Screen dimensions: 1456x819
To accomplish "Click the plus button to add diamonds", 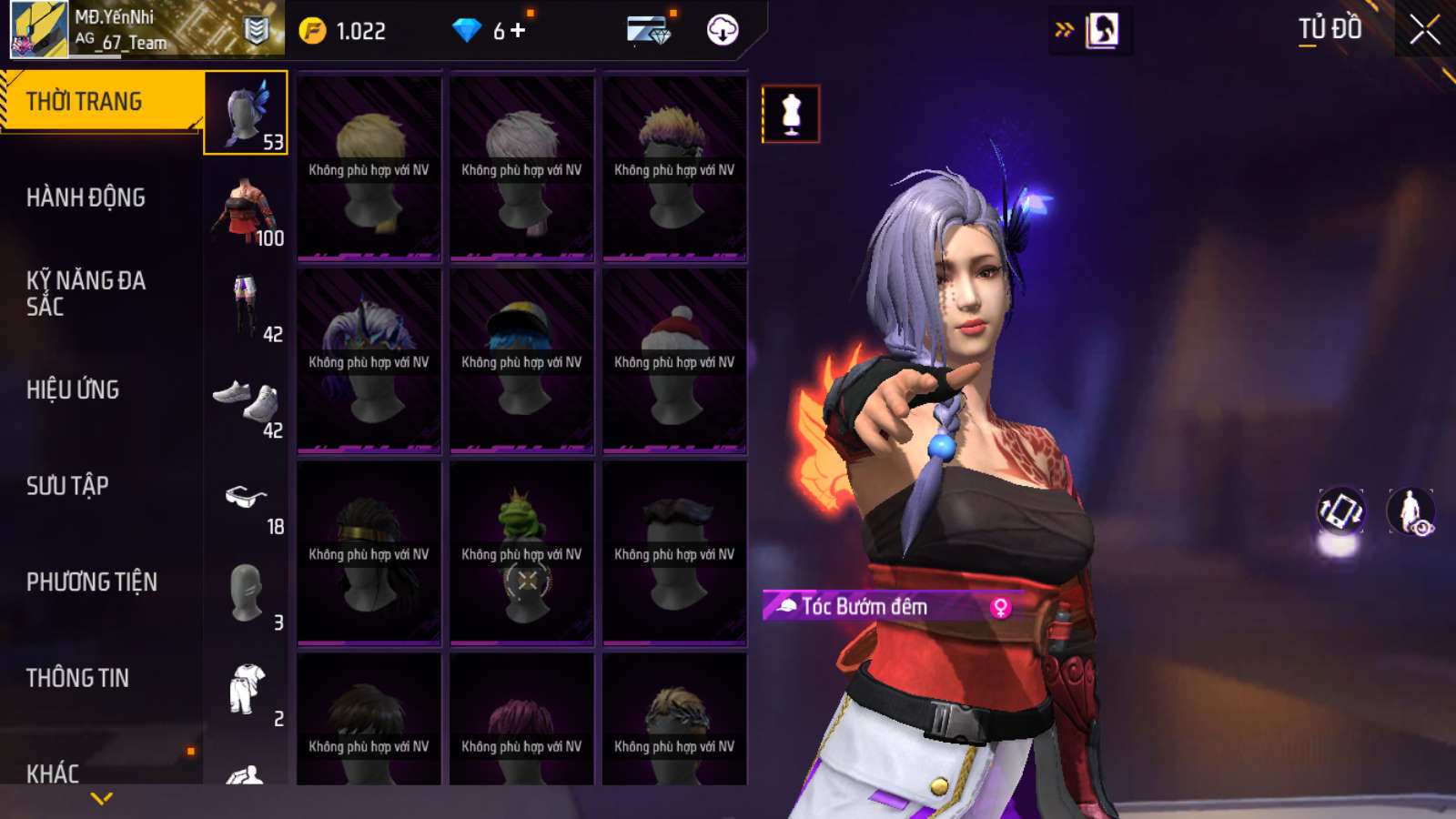I will click(x=519, y=31).
